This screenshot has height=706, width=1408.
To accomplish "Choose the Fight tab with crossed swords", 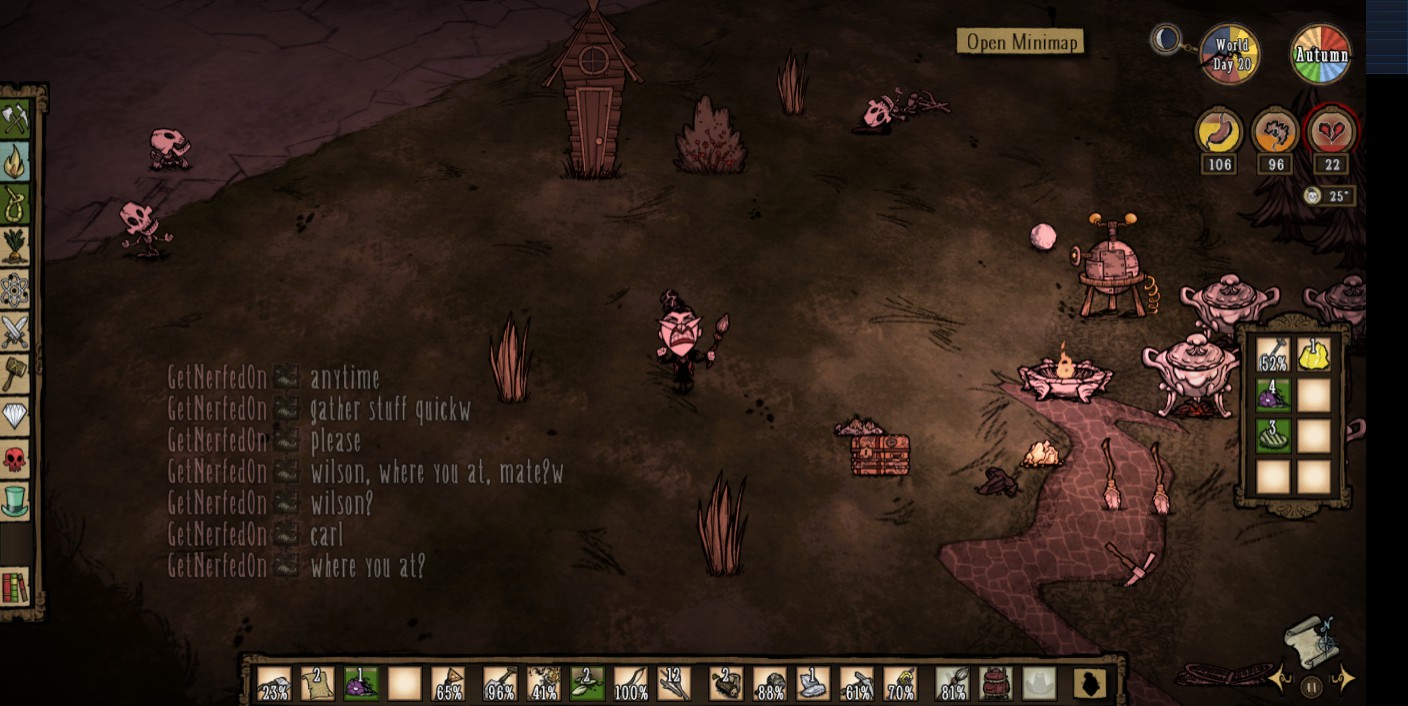I will click(x=15, y=331).
